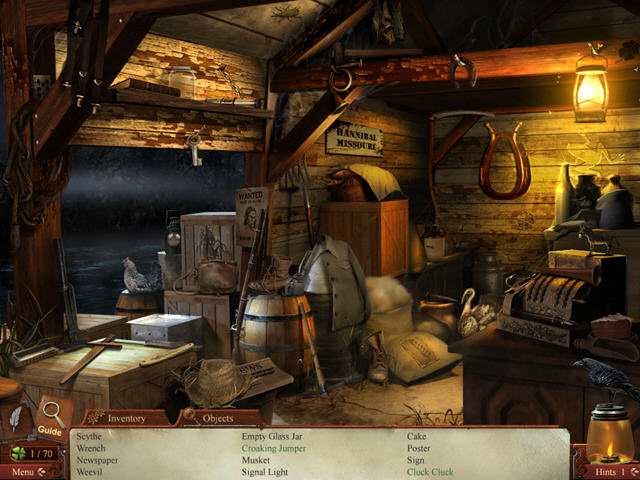The height and width of the screenshot is (480, 640).
Task: Switch to the Inventory tab
Action: 126,418
